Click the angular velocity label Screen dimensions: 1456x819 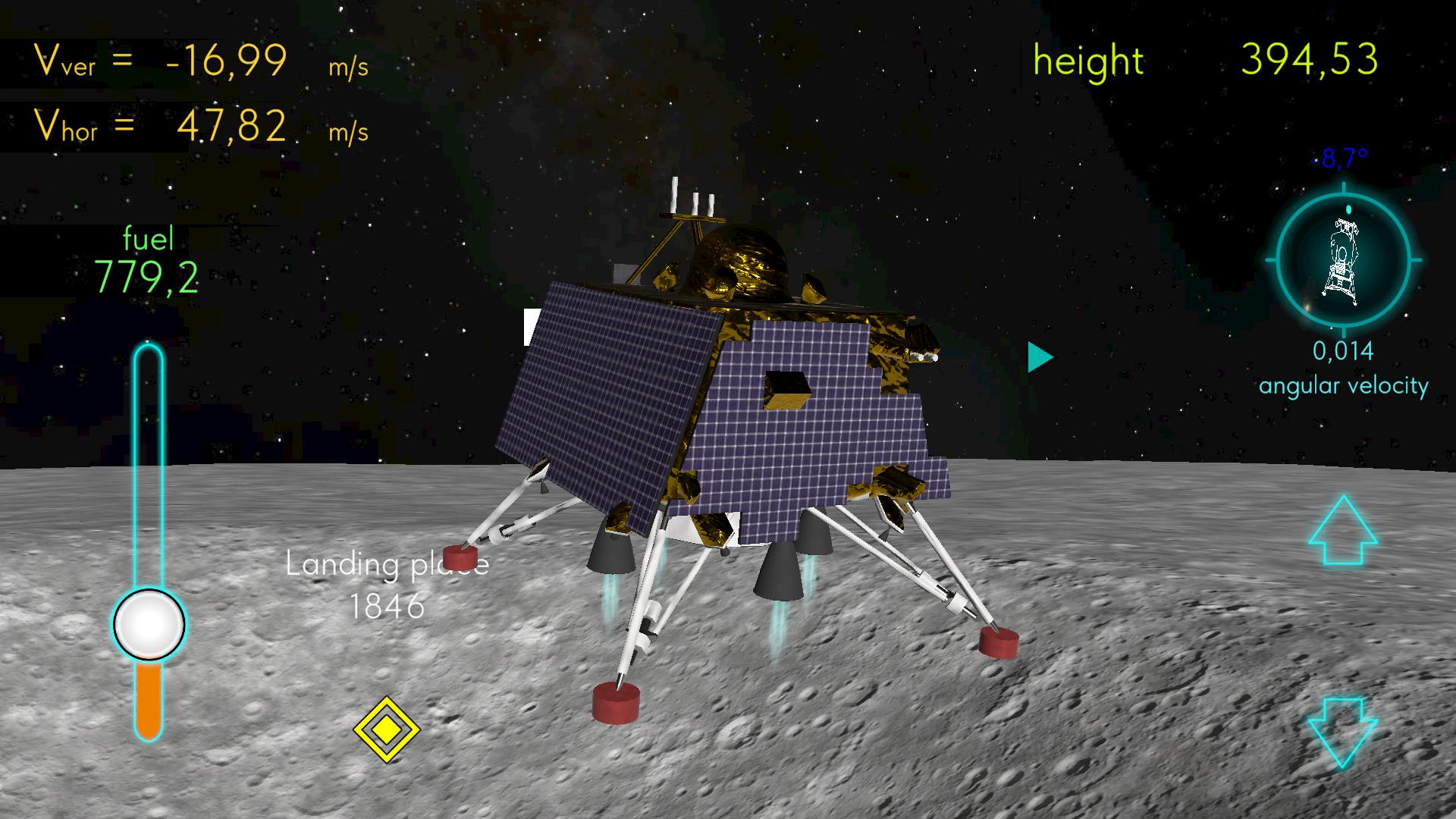tap(1343, 385)
